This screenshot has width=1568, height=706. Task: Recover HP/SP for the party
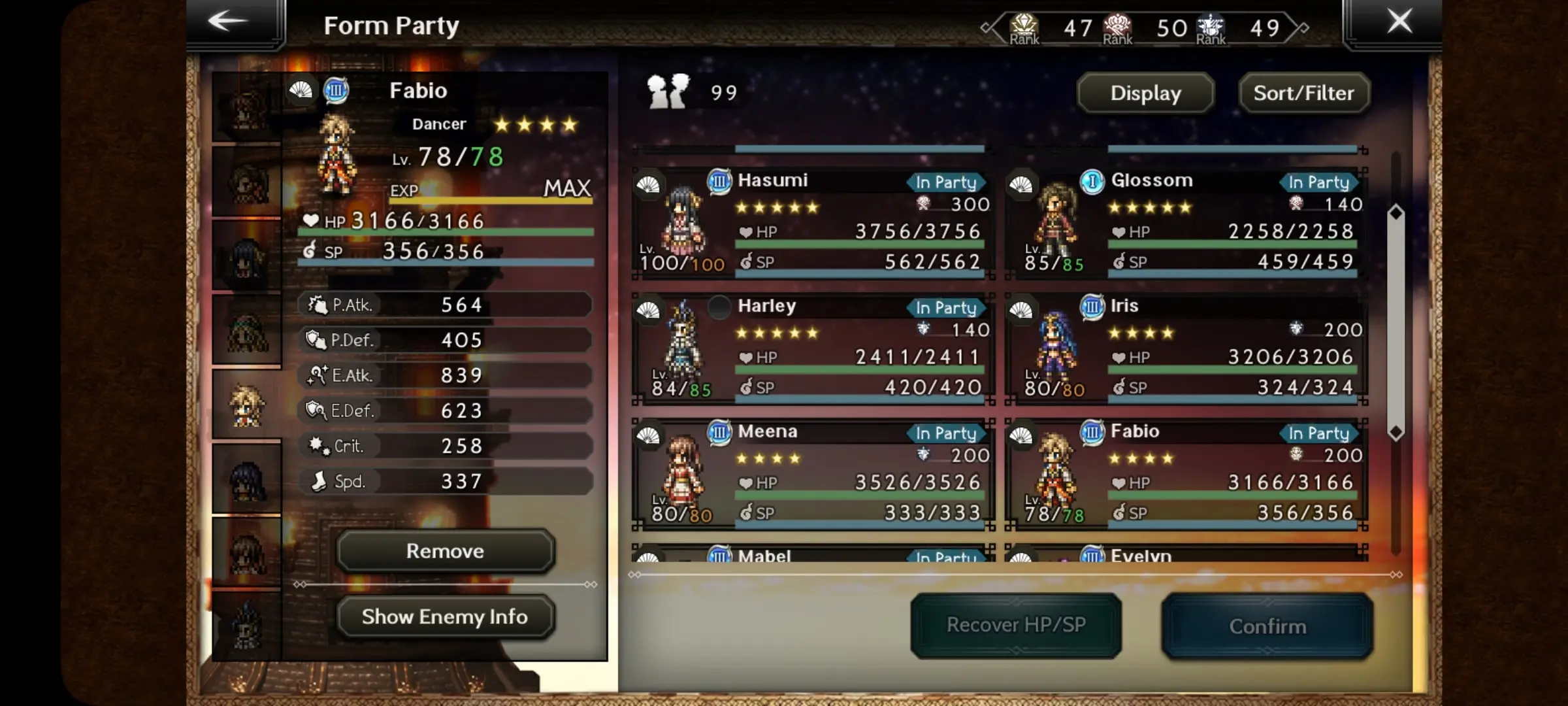pos(1016,626)
